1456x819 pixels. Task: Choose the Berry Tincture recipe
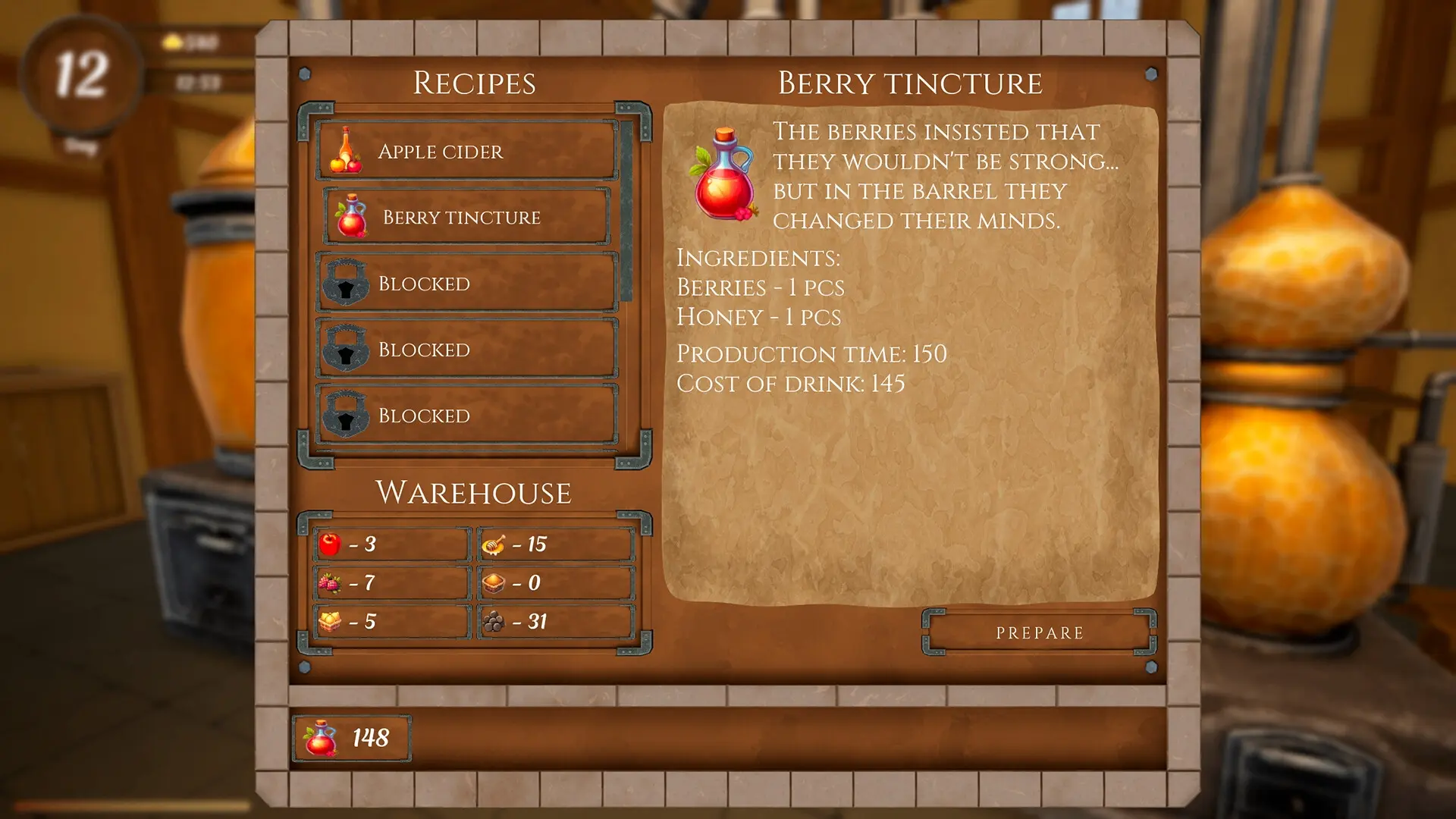466,217
